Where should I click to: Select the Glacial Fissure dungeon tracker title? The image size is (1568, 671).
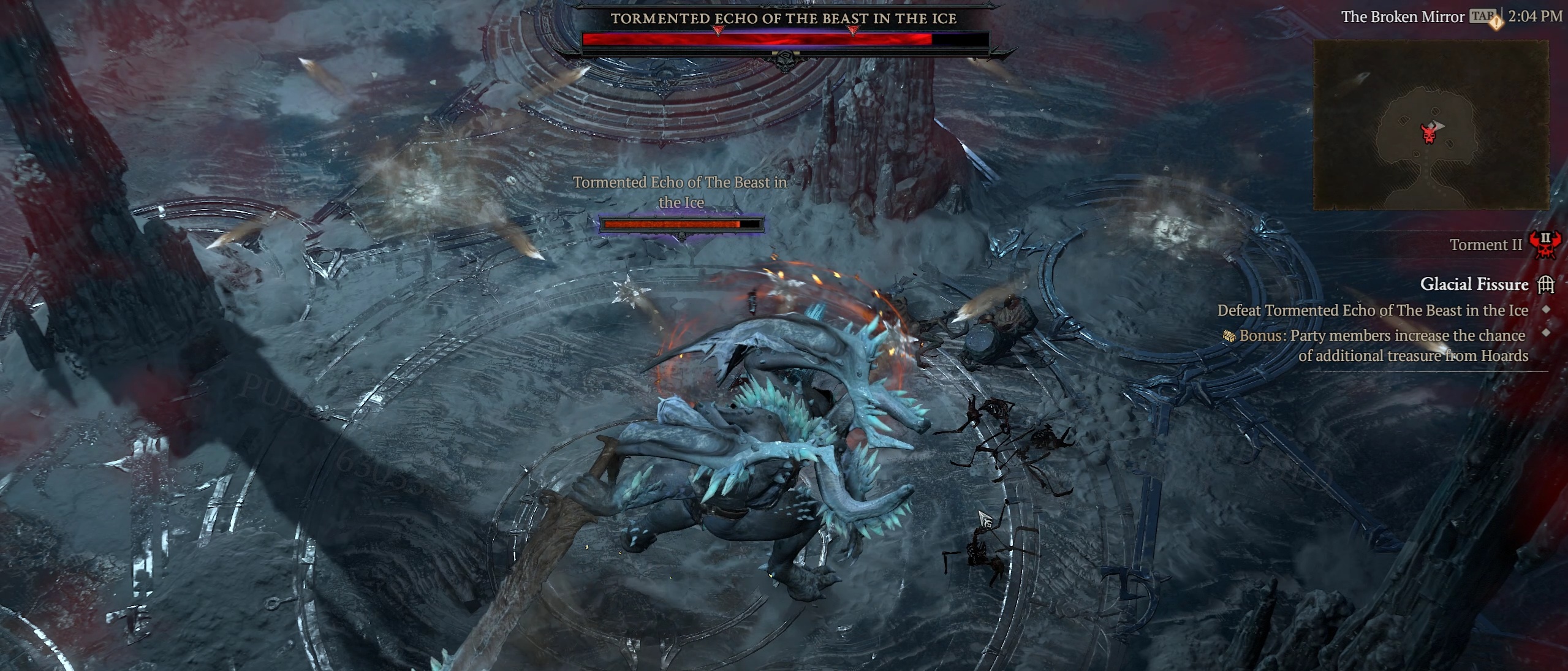click(1474, 284)
